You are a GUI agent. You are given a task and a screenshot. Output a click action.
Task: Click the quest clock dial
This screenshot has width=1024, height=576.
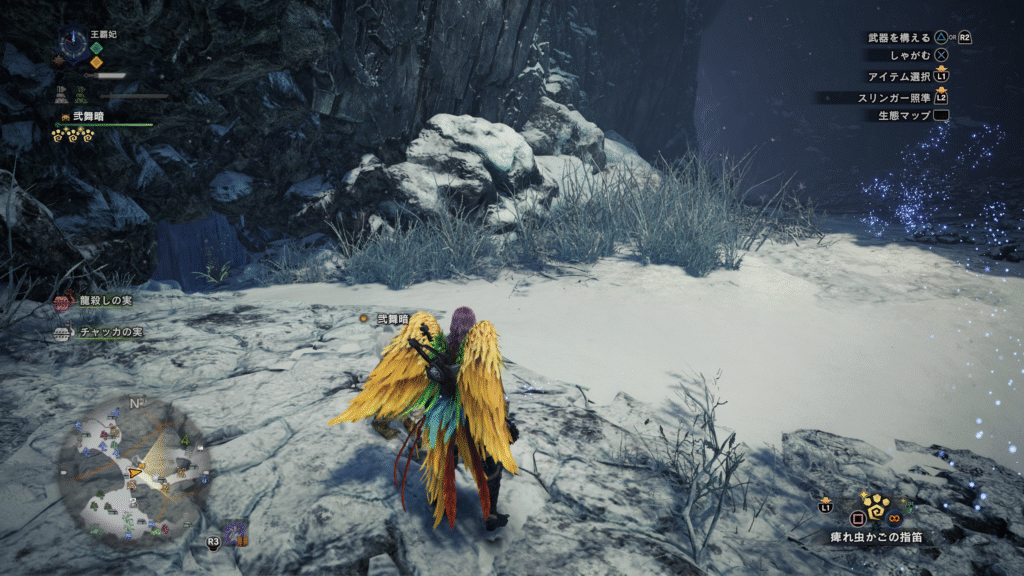[x=73, y=42]
